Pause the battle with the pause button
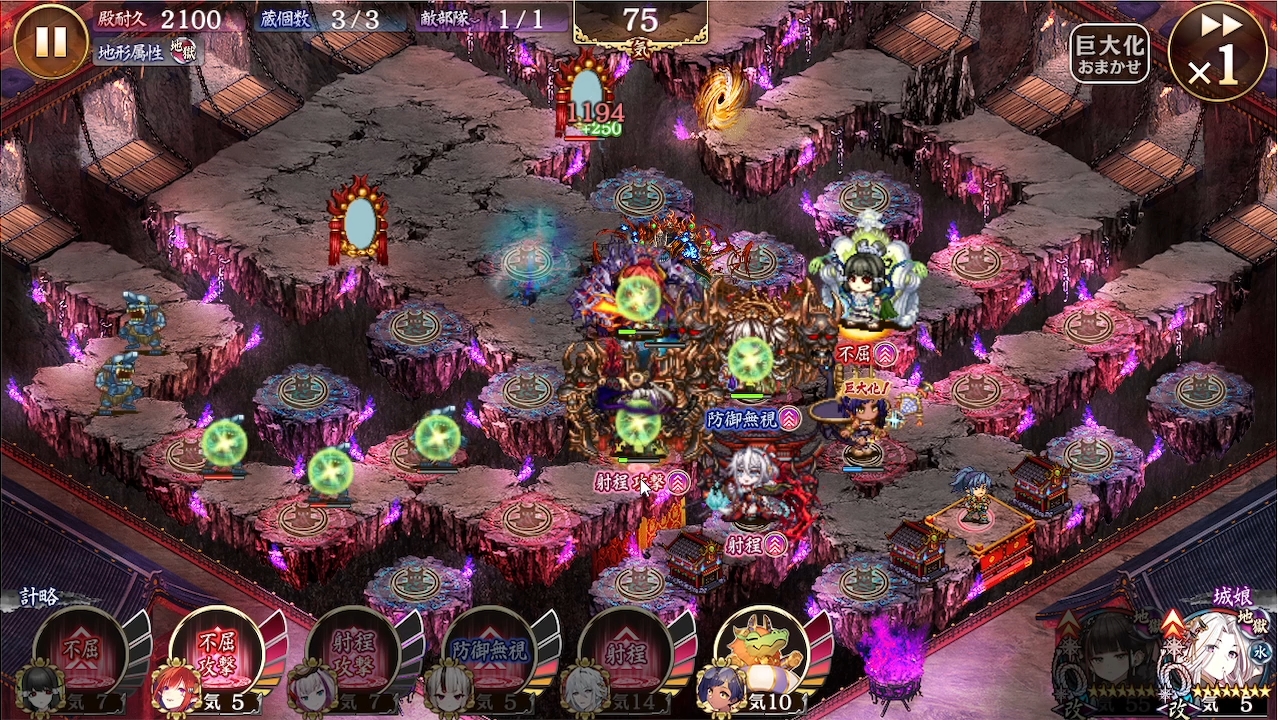Image resolution: width=1278 pixels, height=720 pixels. click(51, 41)
